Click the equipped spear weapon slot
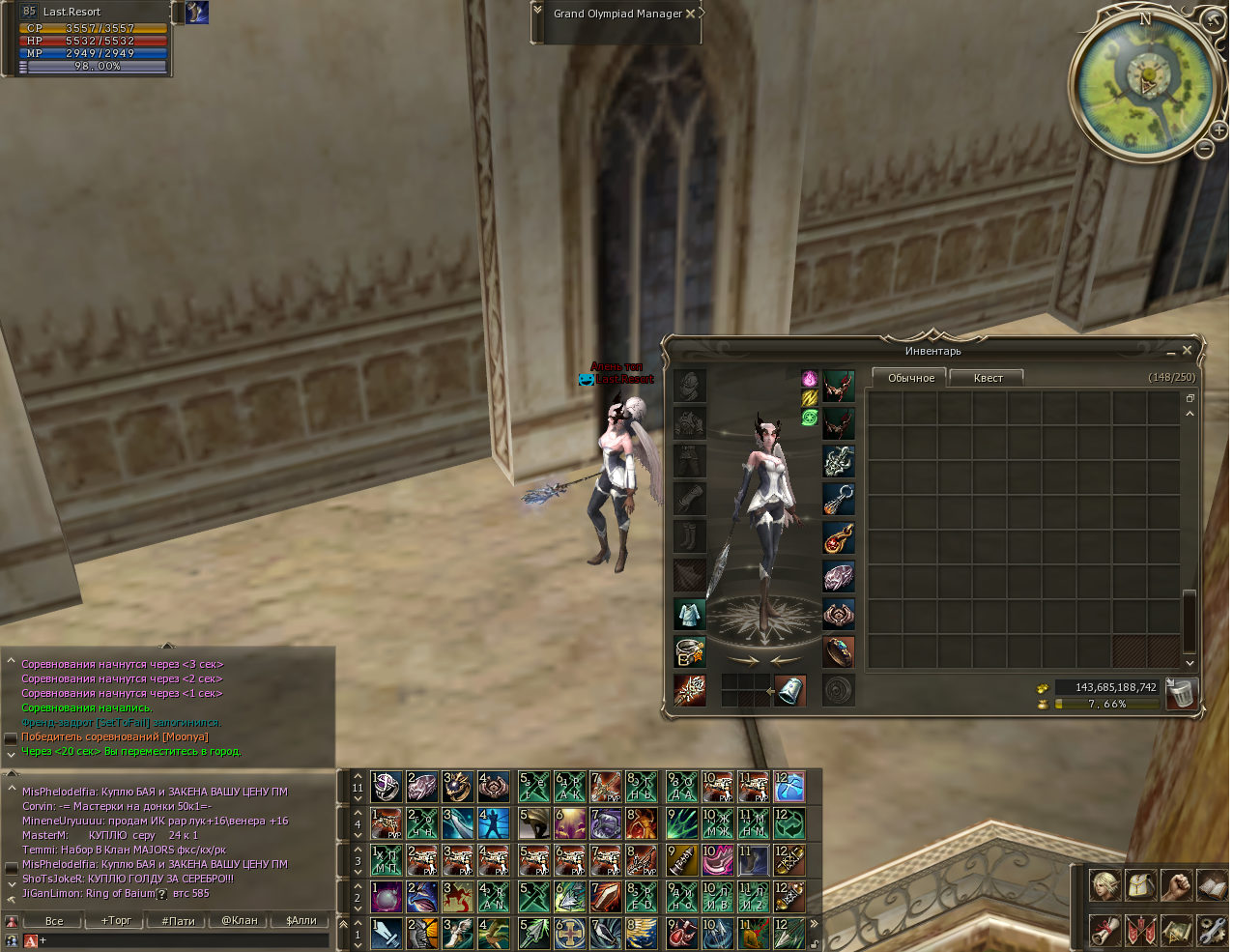 tap(690, 690)
